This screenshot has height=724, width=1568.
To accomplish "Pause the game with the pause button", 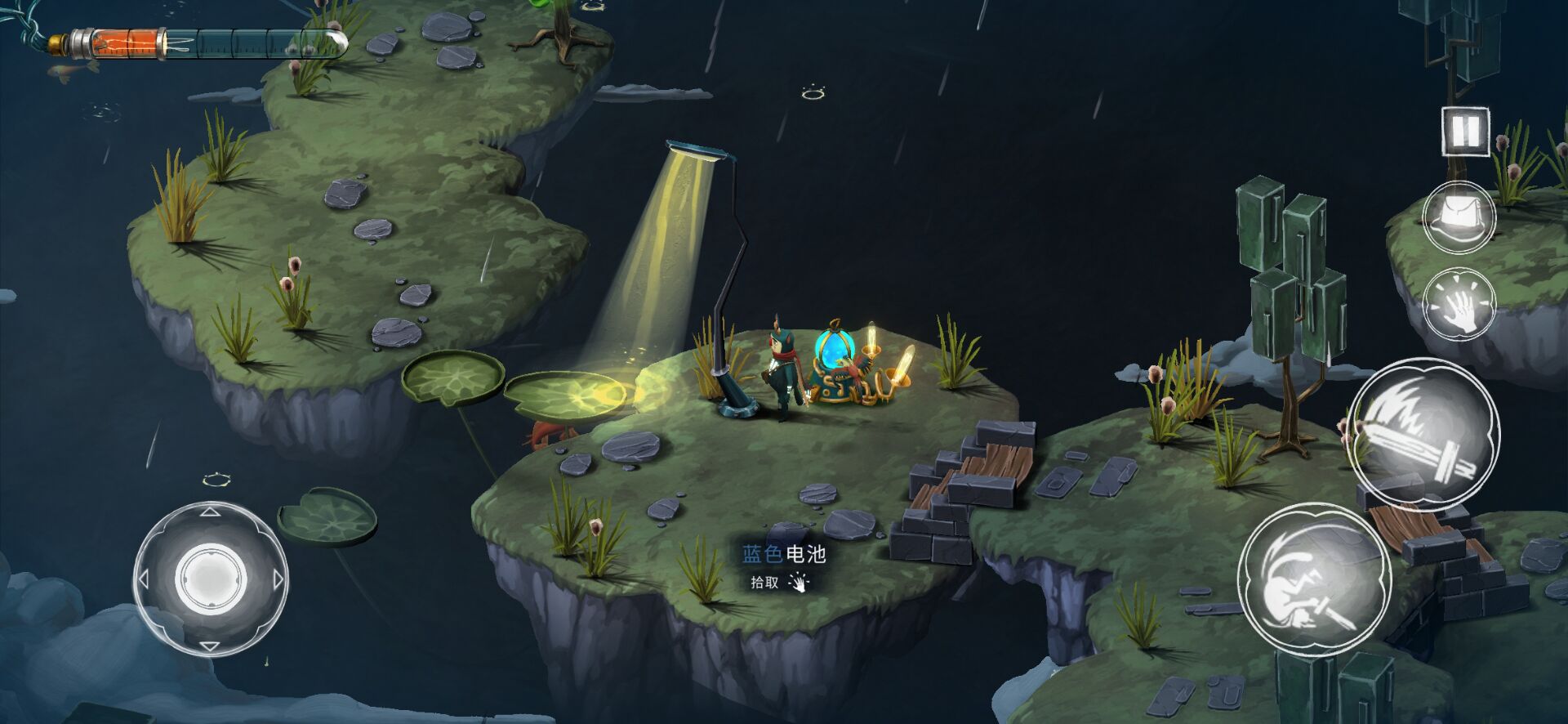I will 1465,131.
